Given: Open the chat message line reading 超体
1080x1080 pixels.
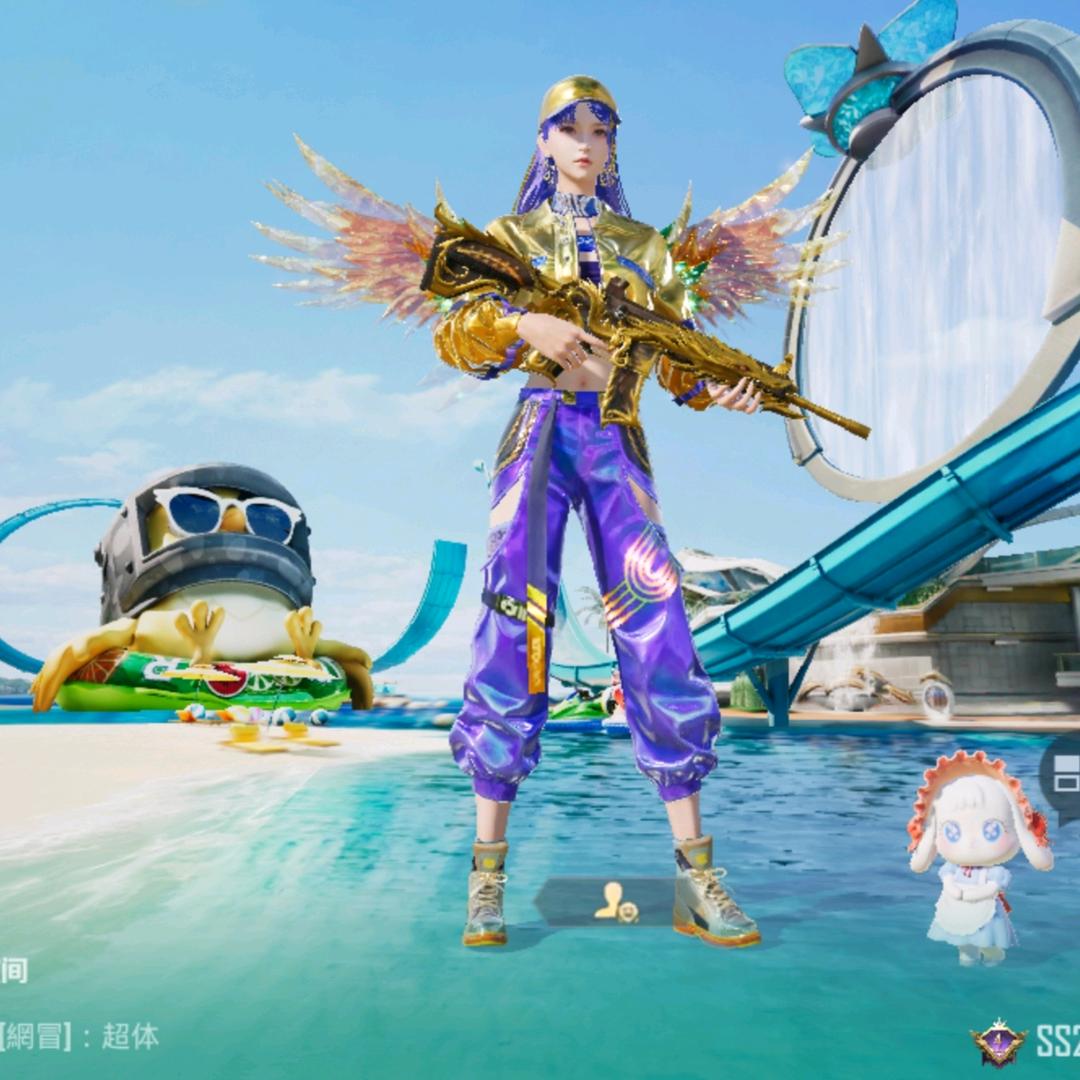Looking at the screenshot, I should (80, 1036).
